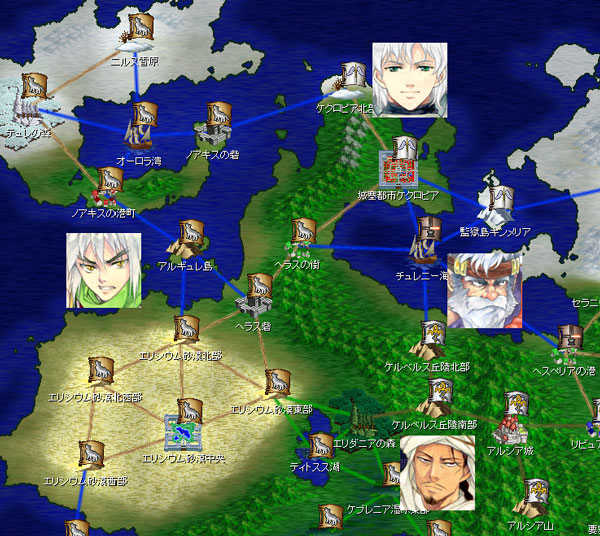Select the 城塞都市ケクロピア city node
The width and height of the screenshot is (600, 536).
401,160
